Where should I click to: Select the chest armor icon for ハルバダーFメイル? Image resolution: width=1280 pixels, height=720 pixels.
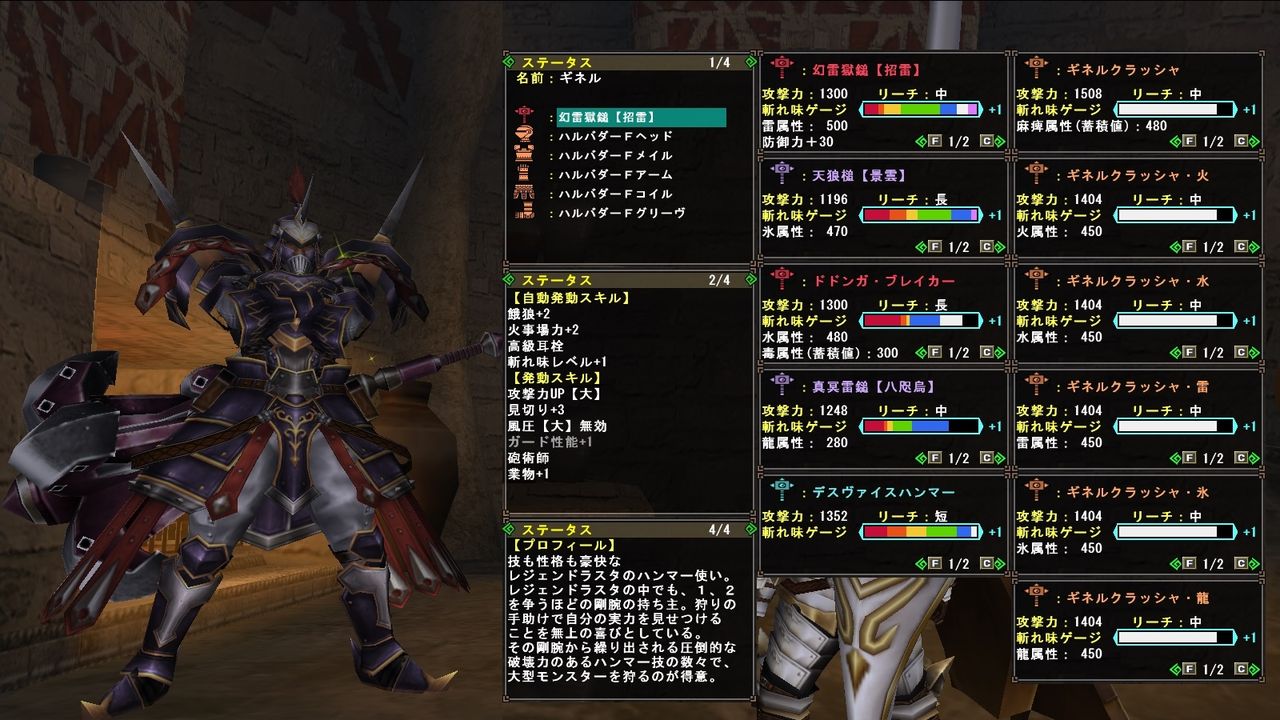pos(524,151)
